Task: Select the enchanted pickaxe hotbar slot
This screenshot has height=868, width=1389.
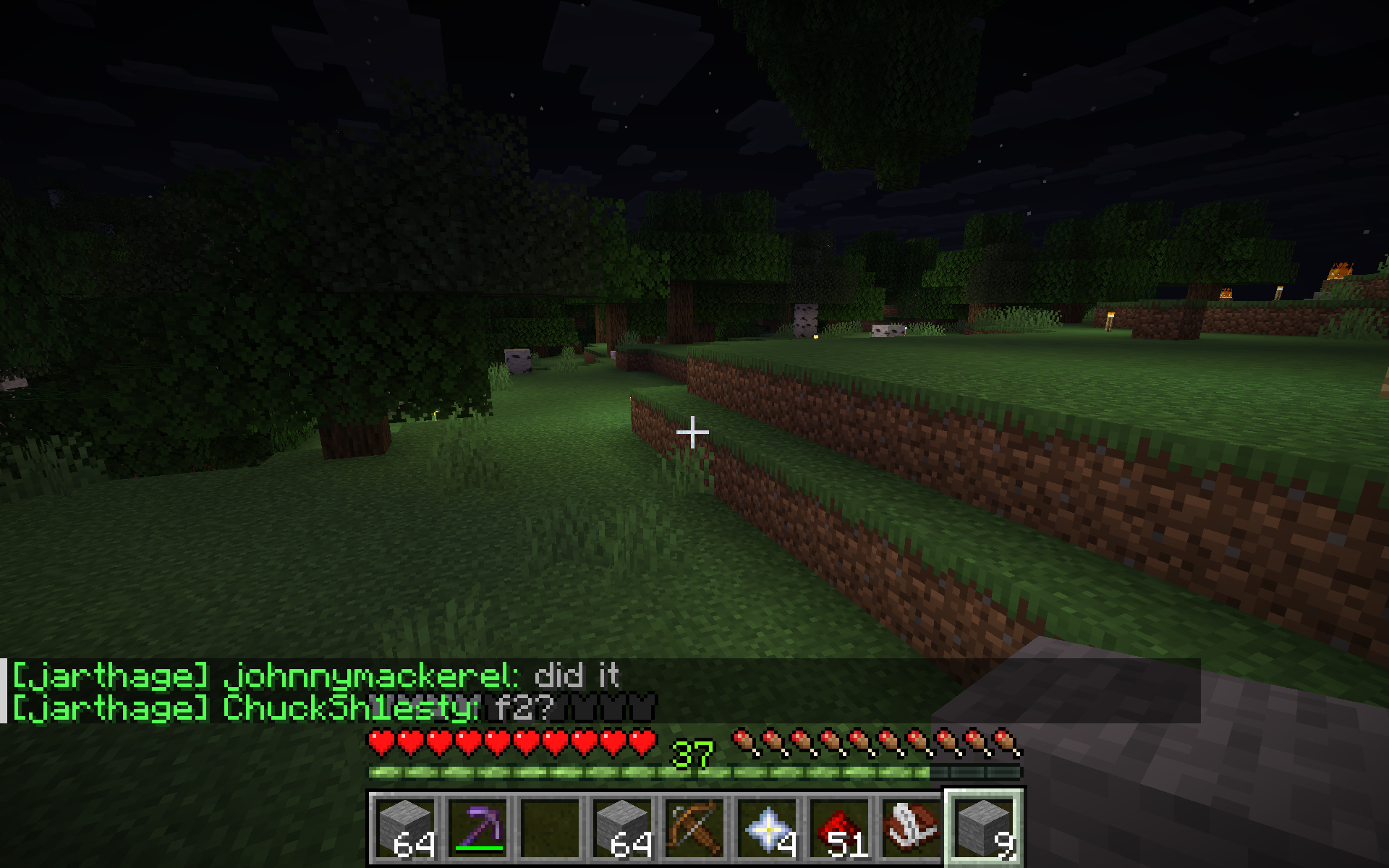Action: coord(477,827)
